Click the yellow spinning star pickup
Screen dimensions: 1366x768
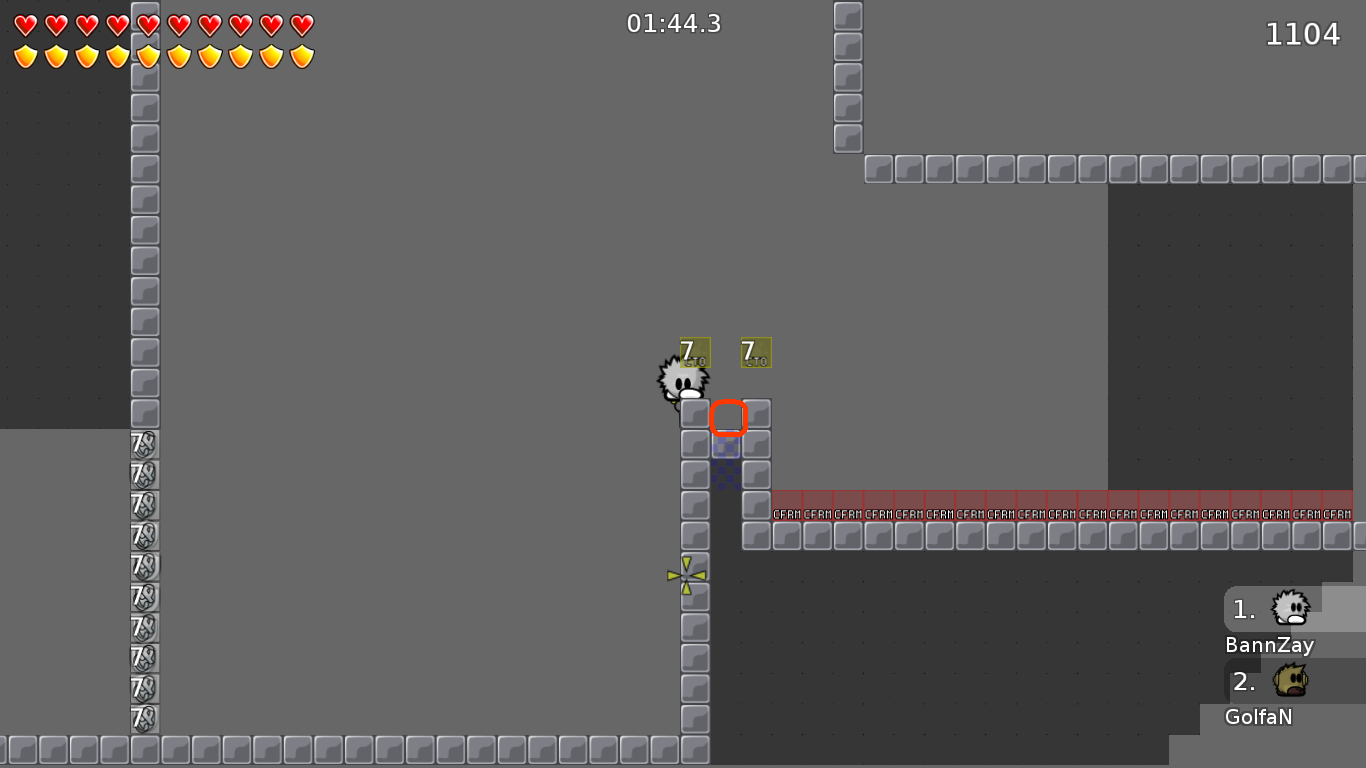pos(686,576)
